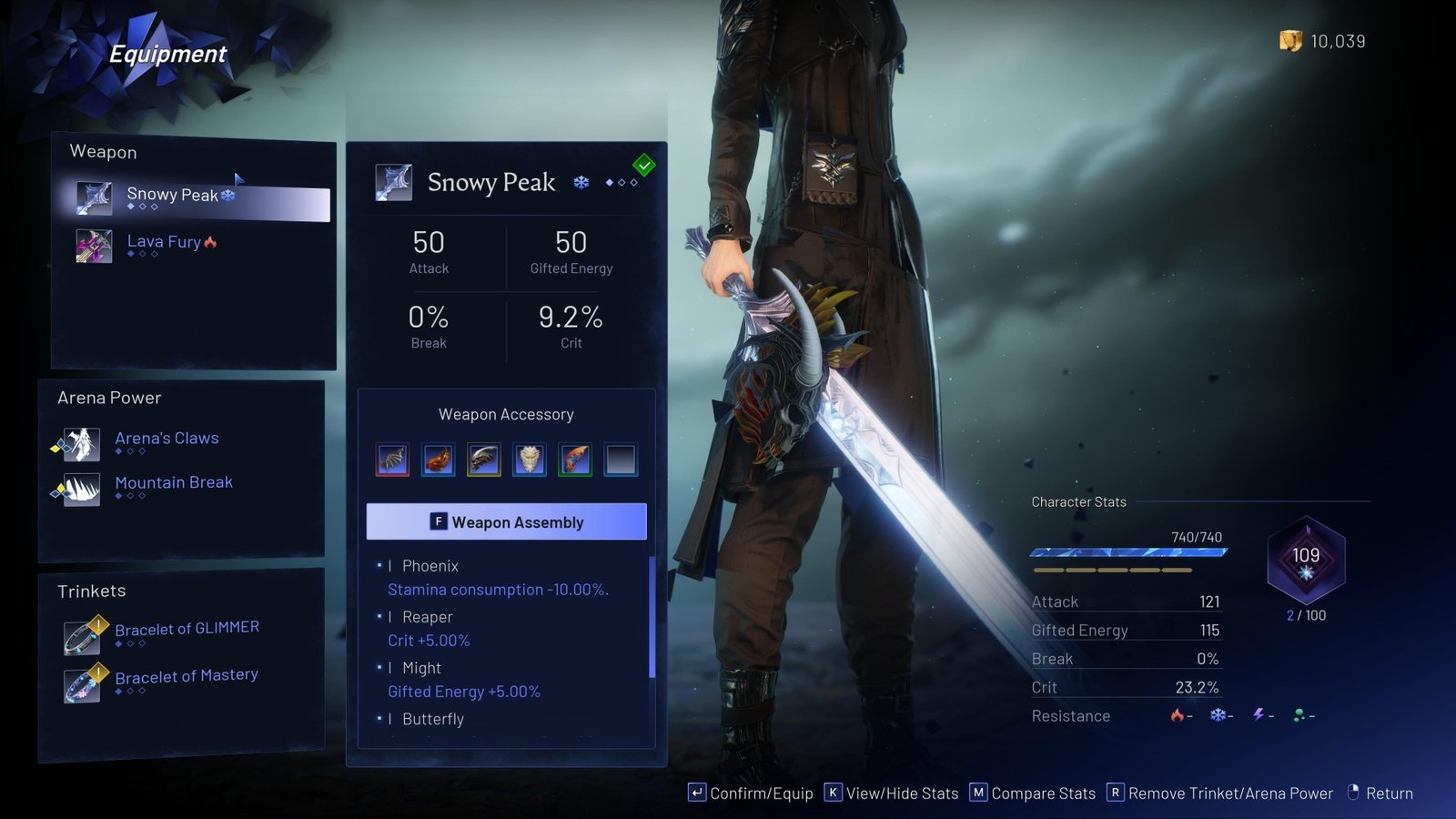The height and width of the screenshot is (819, 1456).
Task: Select the Arena's Claws power
Action: coord(167,440)
